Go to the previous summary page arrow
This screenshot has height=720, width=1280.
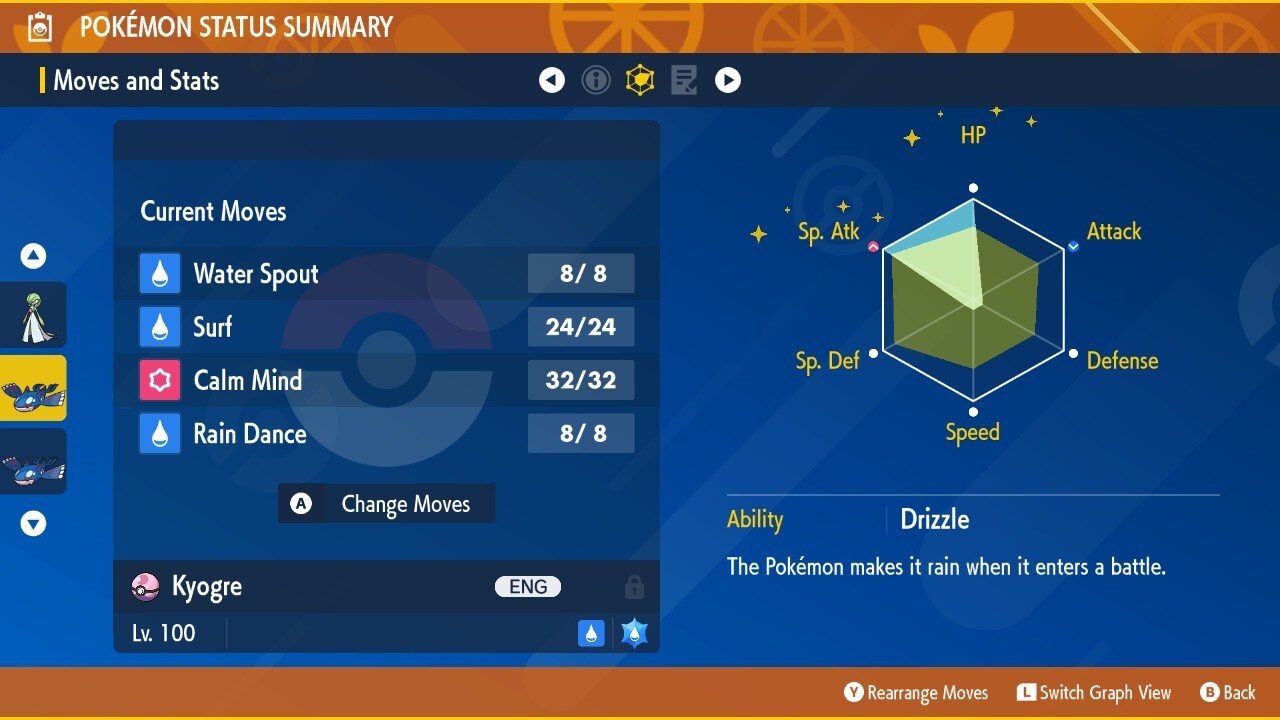pos(552,80)
